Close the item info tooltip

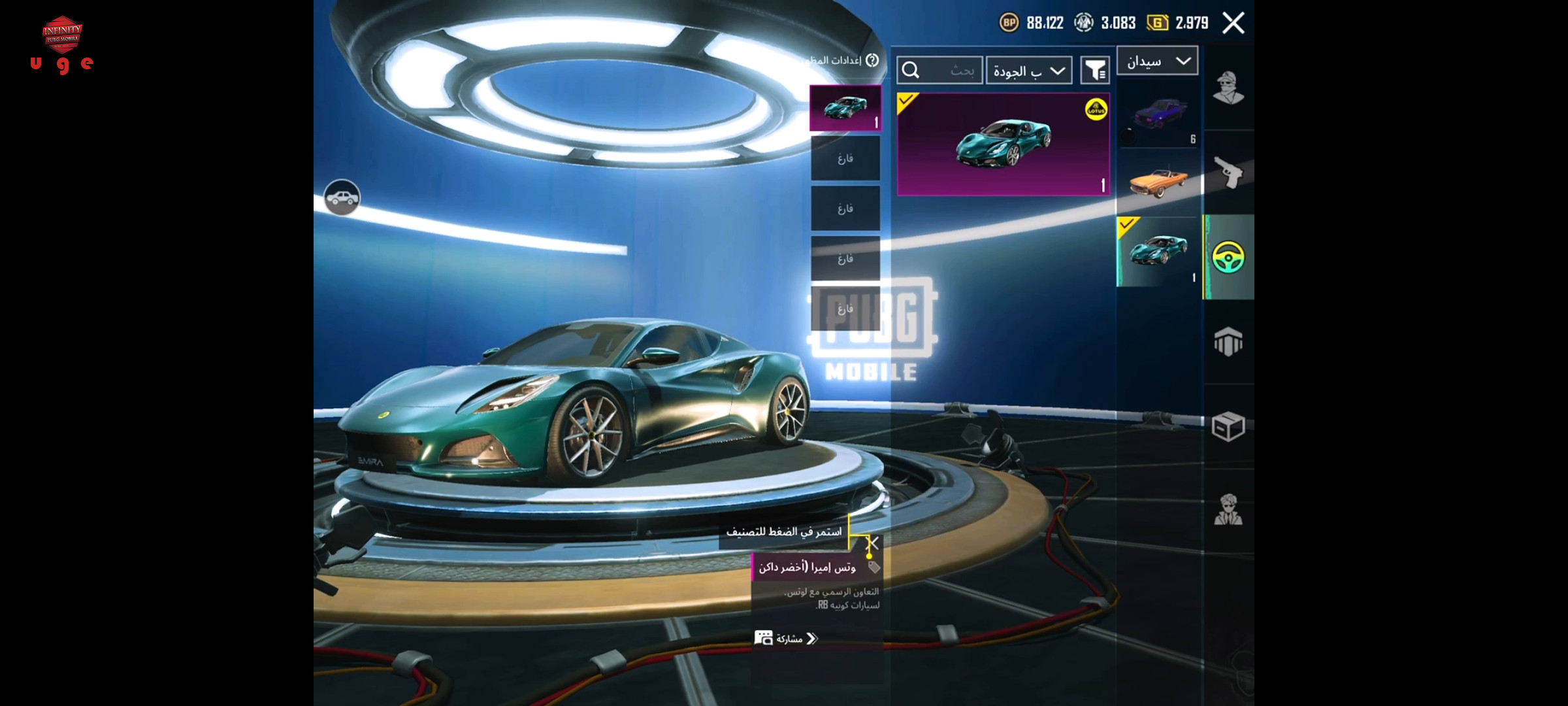(x=872, y=543)
